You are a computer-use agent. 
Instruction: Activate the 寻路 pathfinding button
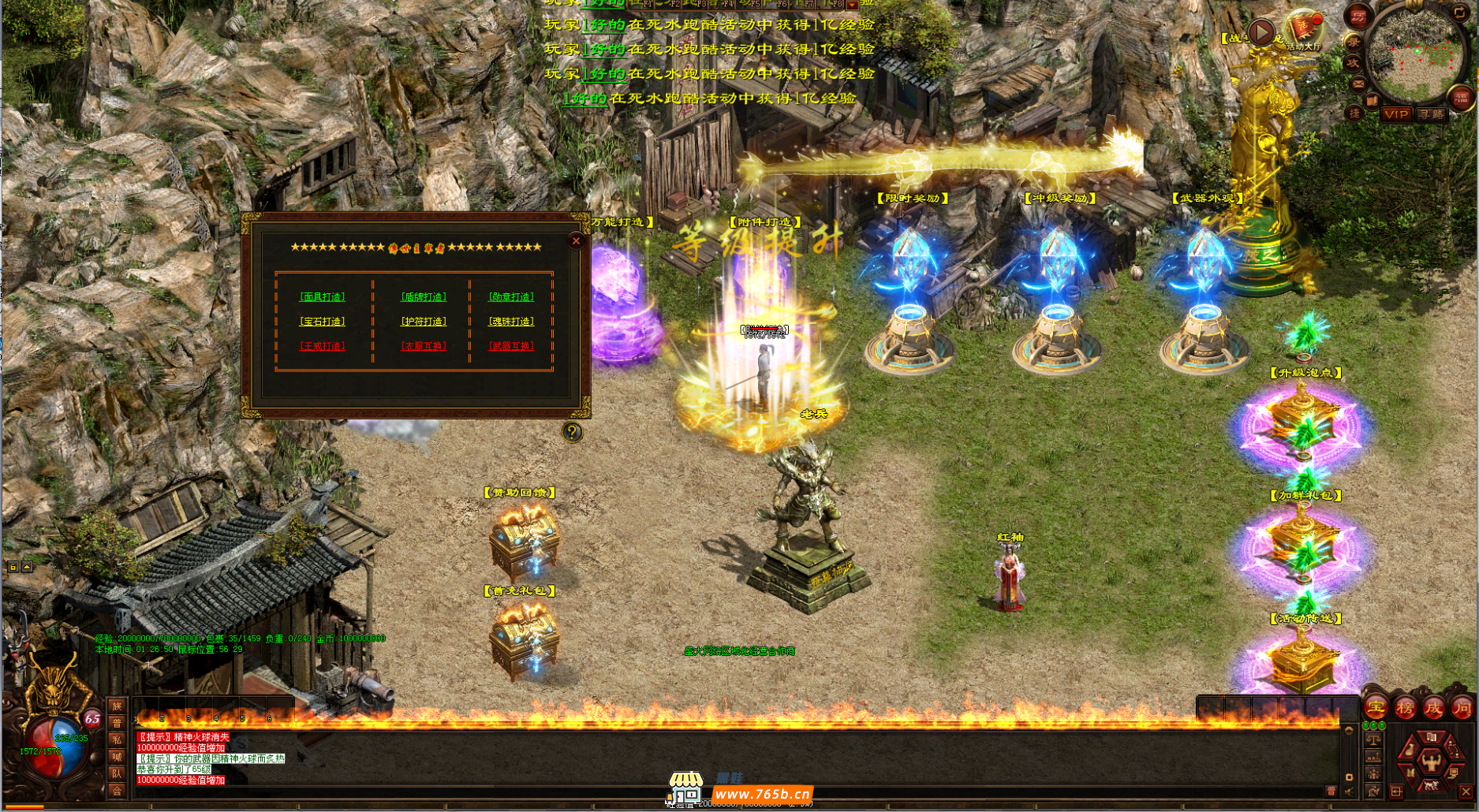(x=1431, y=114)
